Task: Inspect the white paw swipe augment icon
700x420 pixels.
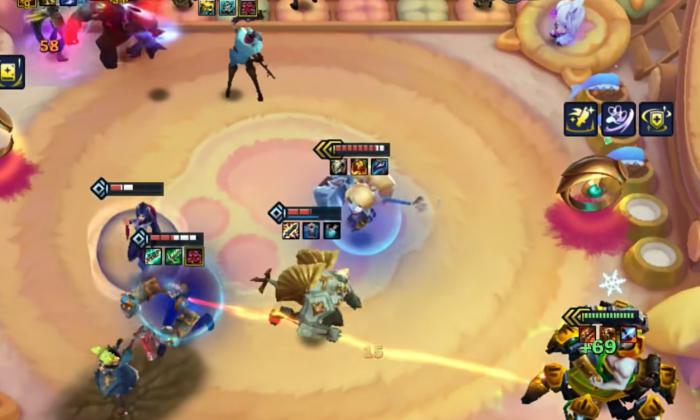Action: [618, 119]
